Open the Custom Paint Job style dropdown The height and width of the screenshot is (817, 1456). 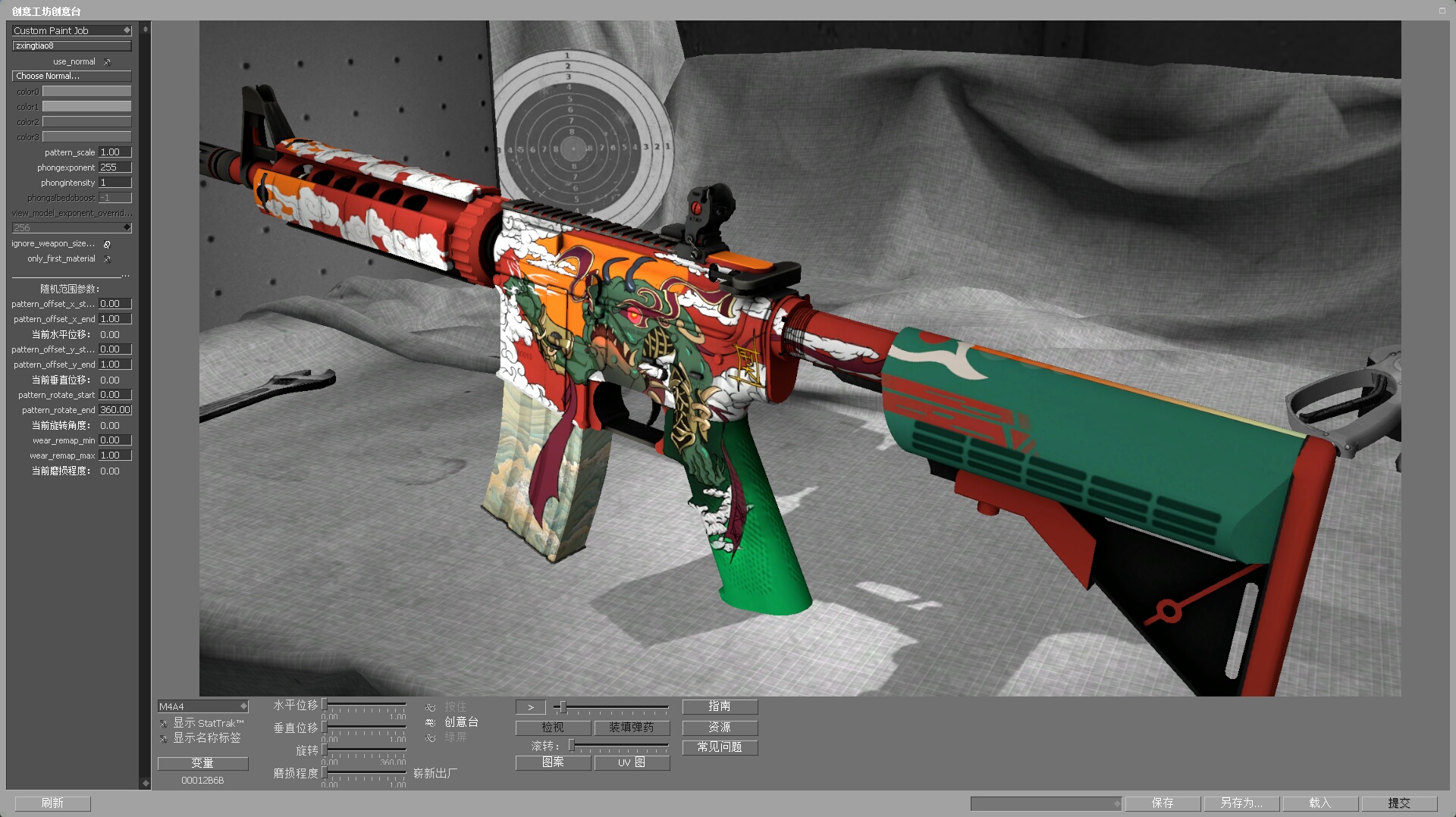pos(72,30)
